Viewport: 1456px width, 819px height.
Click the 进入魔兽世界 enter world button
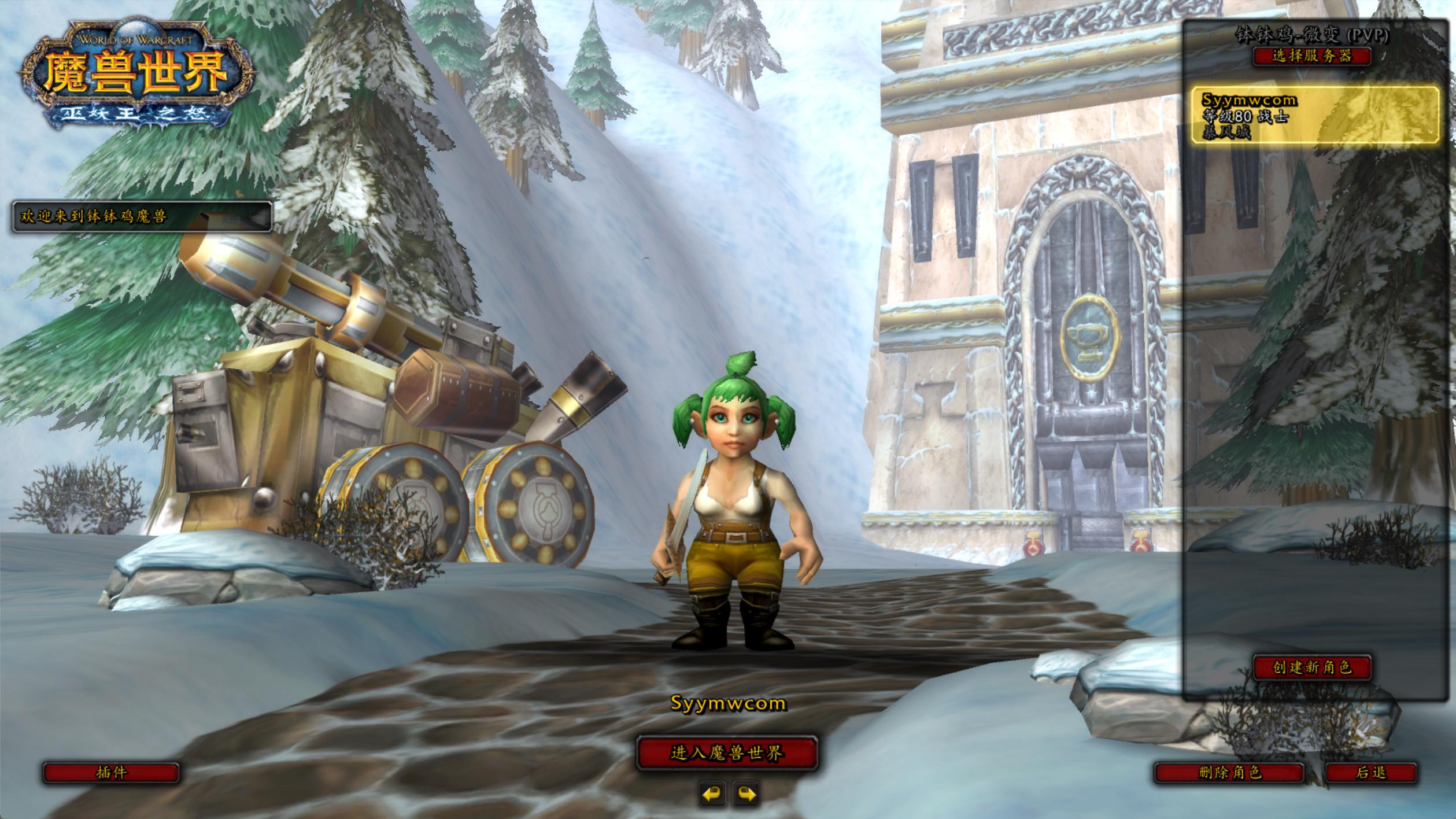click(x=727, y=752)
